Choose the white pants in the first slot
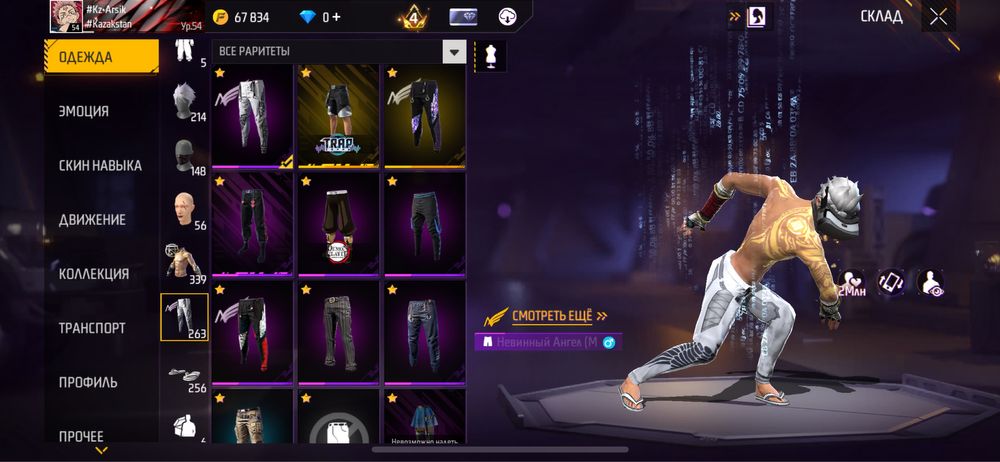1000x462 pixels. pos(252,117)
